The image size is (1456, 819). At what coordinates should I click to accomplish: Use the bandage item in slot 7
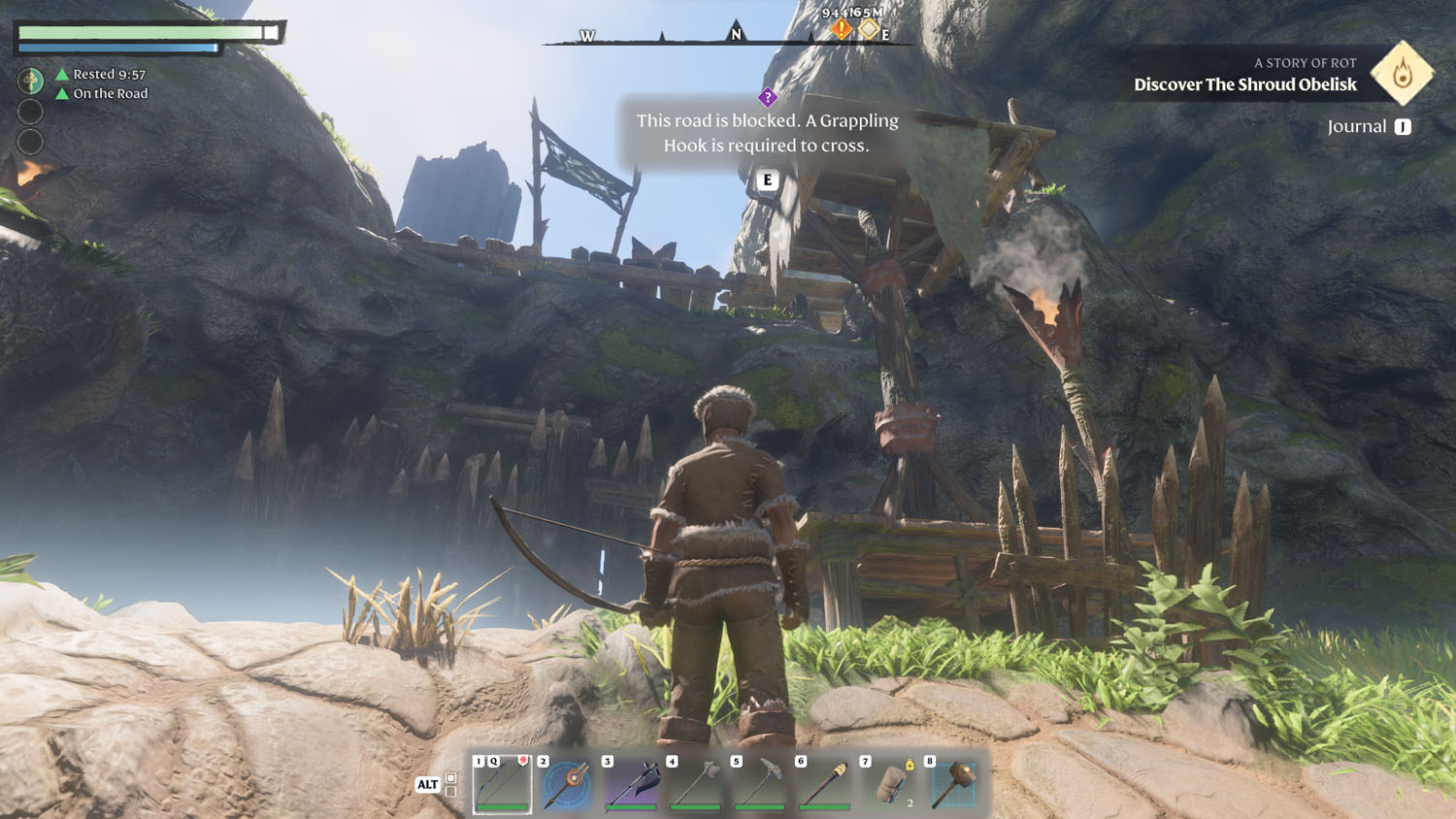(x=890, y=783)
